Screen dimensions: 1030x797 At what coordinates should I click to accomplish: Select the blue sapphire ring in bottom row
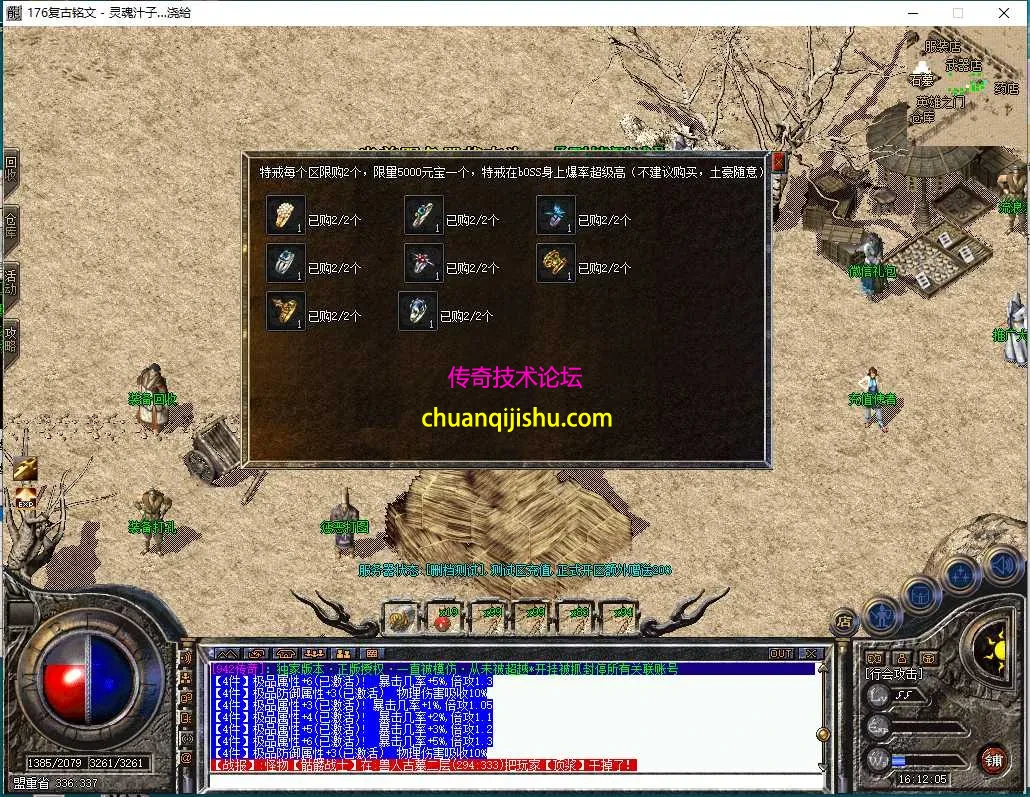[418, 311]
